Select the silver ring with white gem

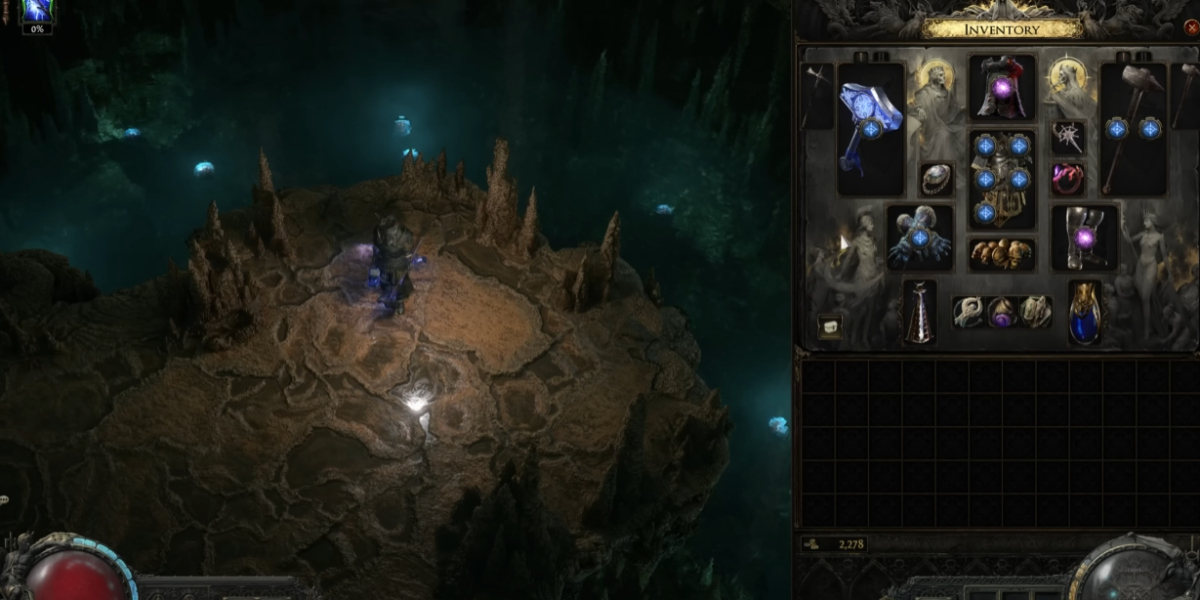[936, 180]
